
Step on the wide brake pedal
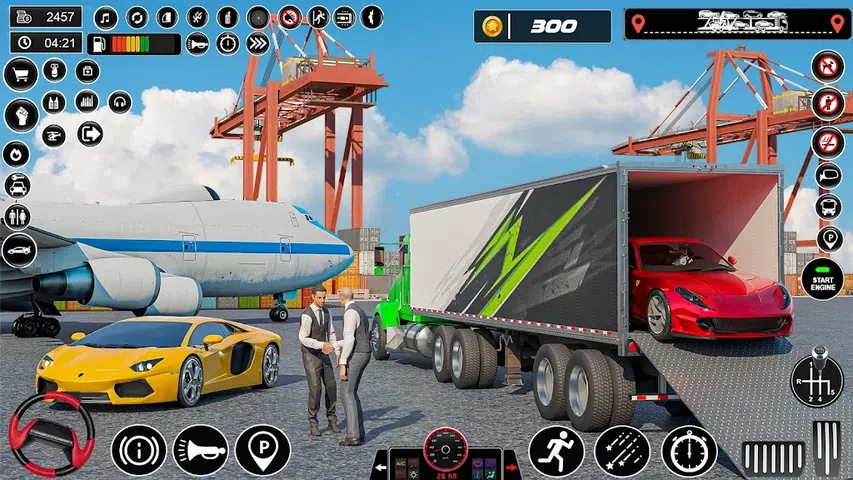point(774,458)
